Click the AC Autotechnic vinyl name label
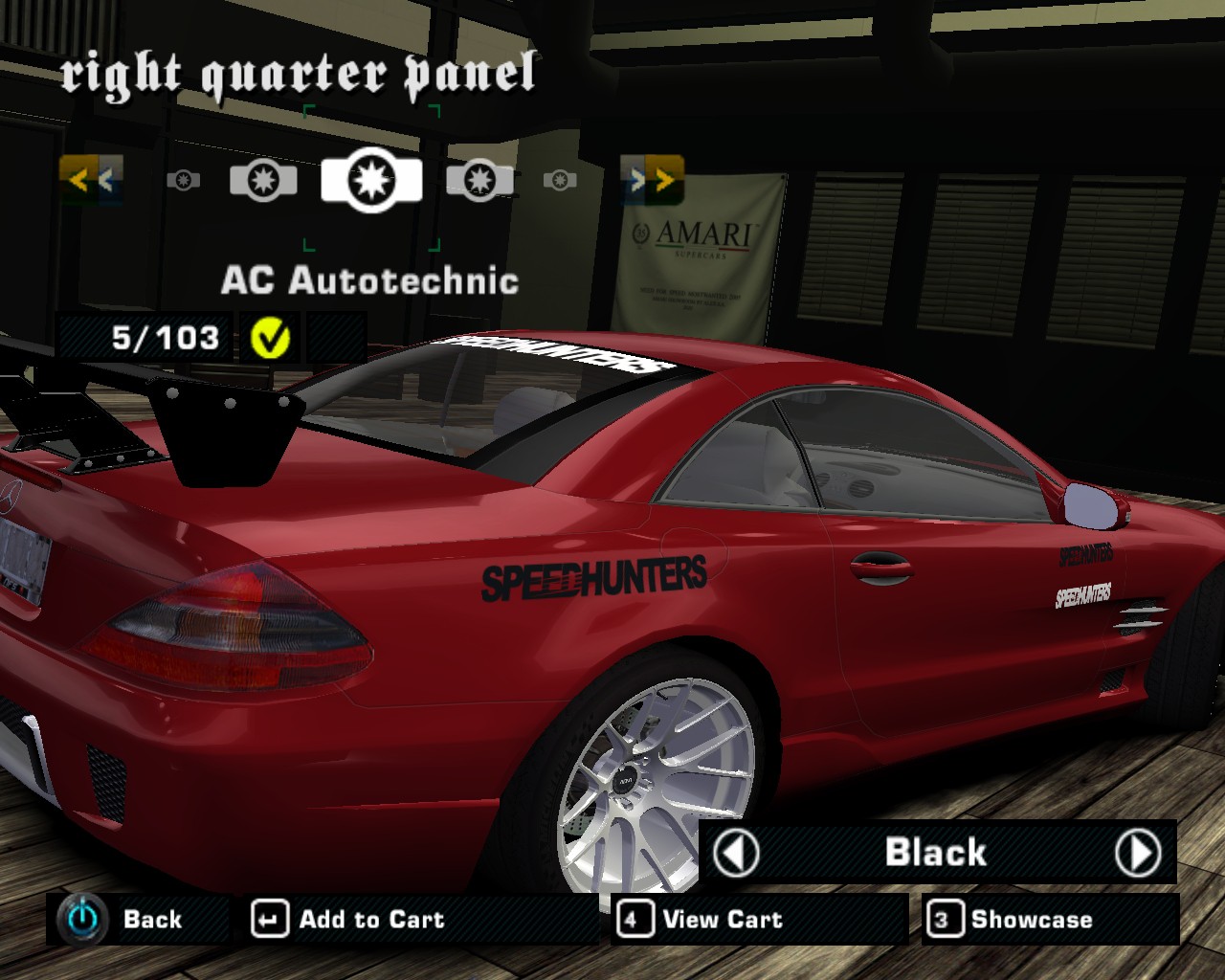1225x980 pixels. [x=371, y=280]
